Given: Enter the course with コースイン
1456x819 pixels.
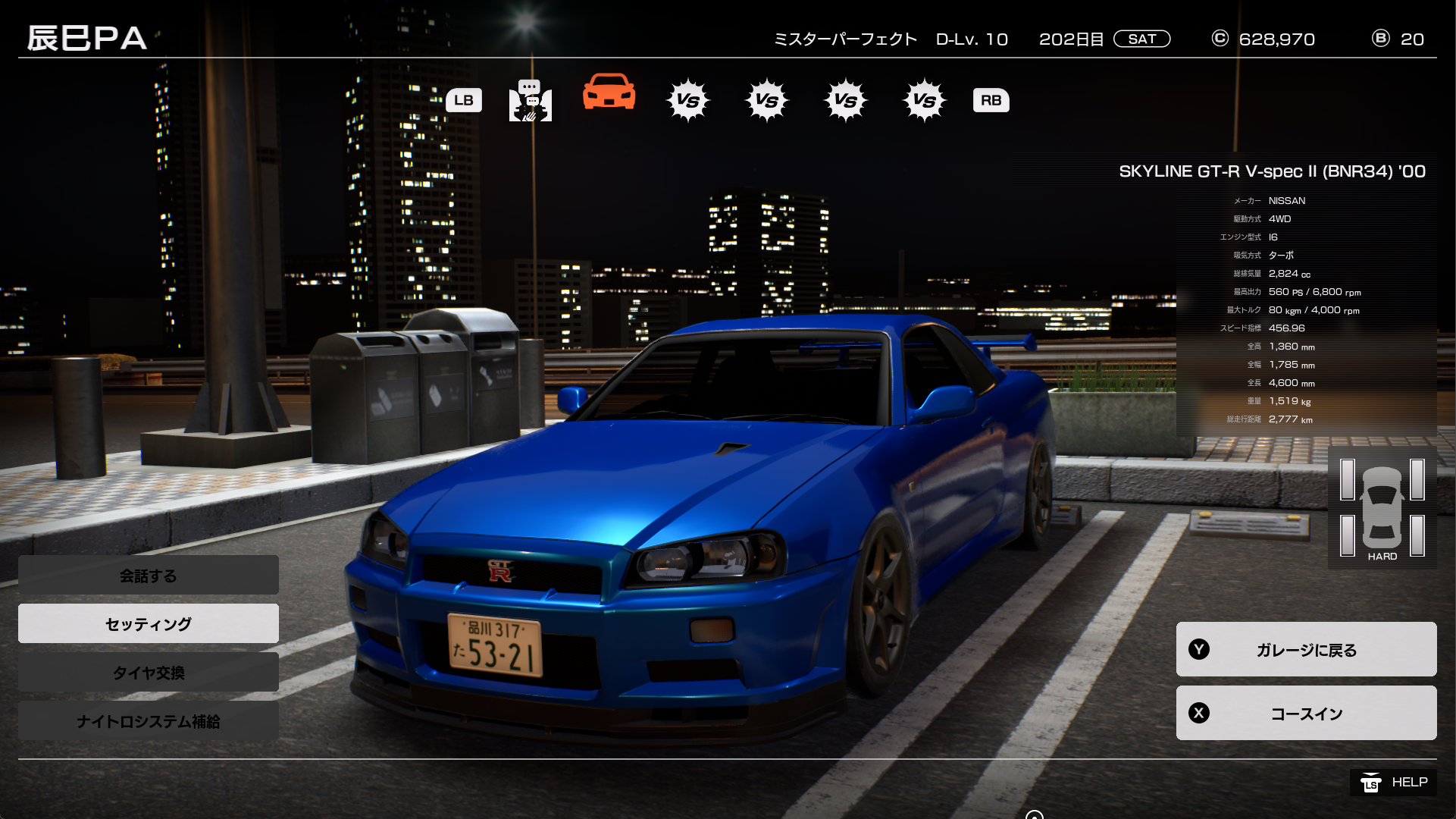Looking at the screenshot, I should pos(1306,713).
